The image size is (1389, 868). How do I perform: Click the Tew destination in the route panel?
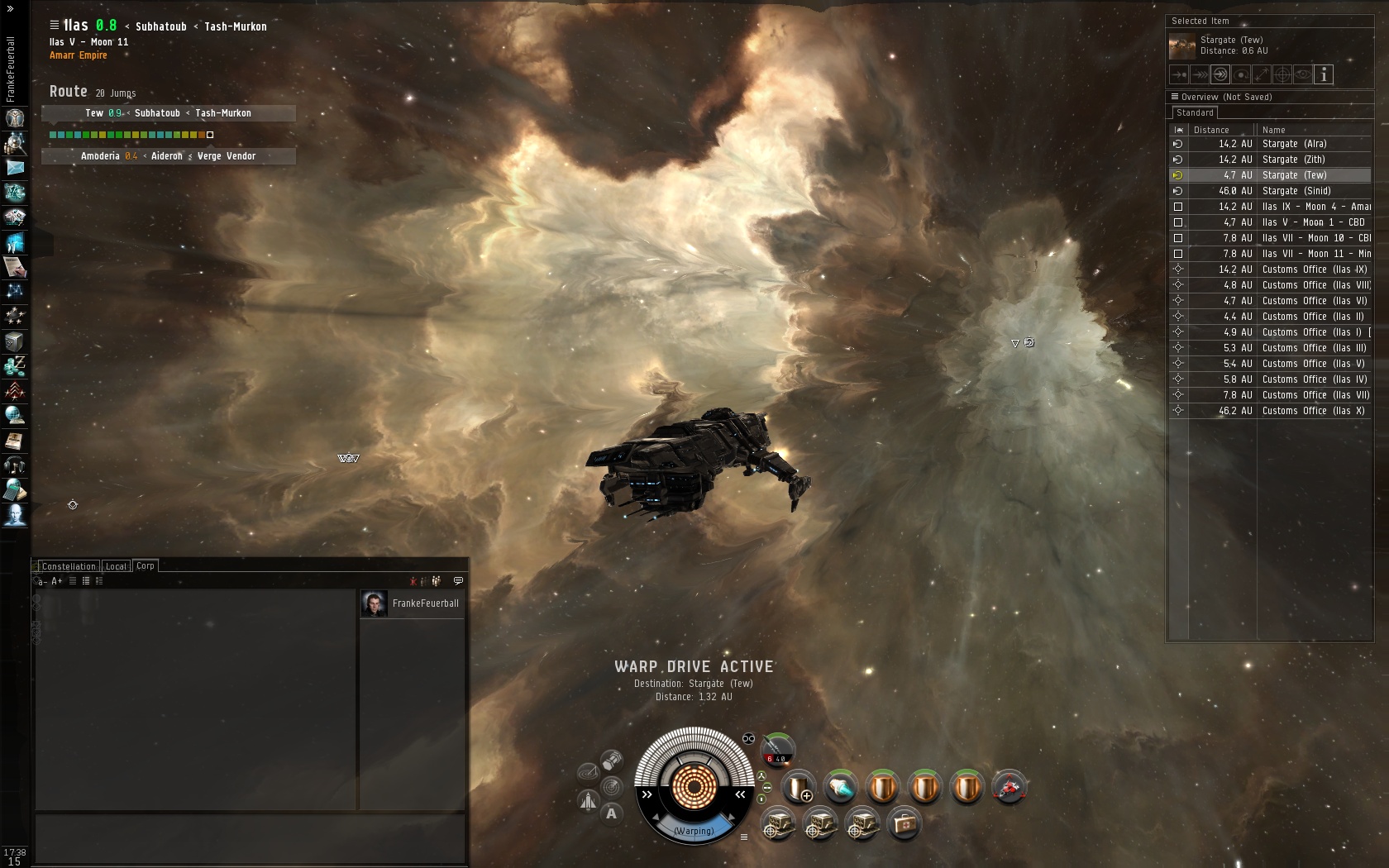[94, 113]
